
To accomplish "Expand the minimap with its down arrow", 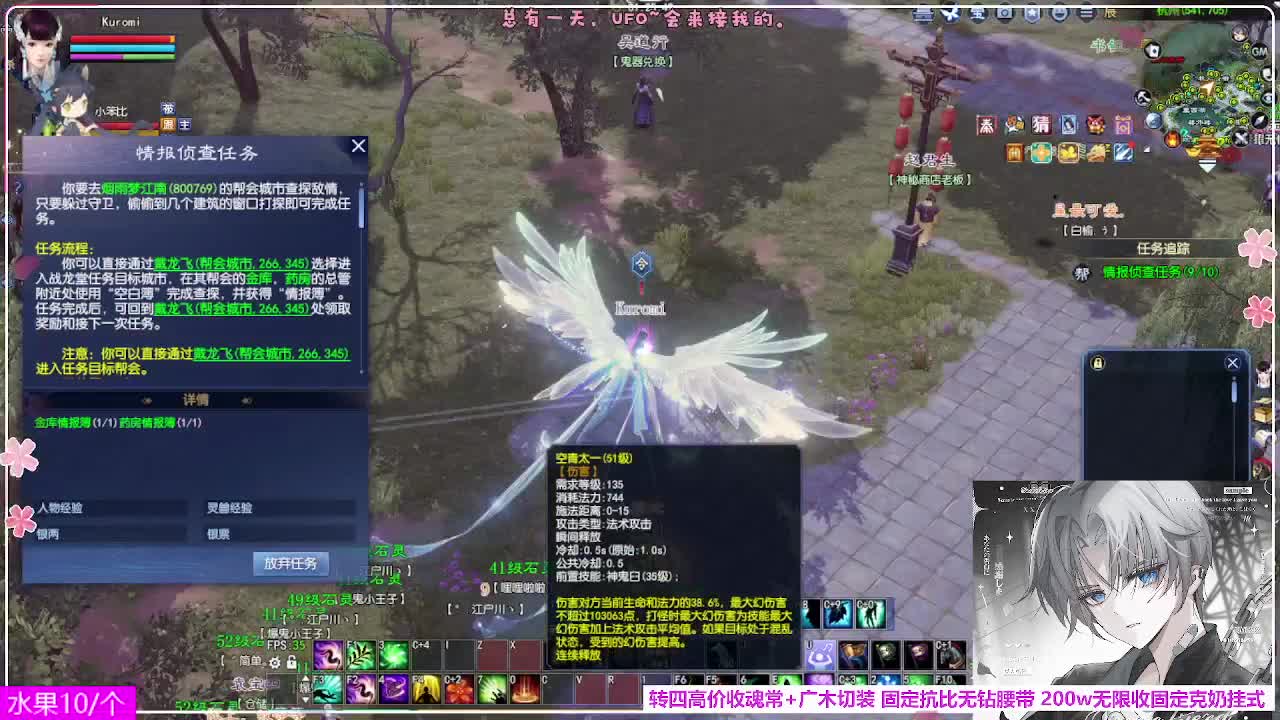I will point(1206,165).
